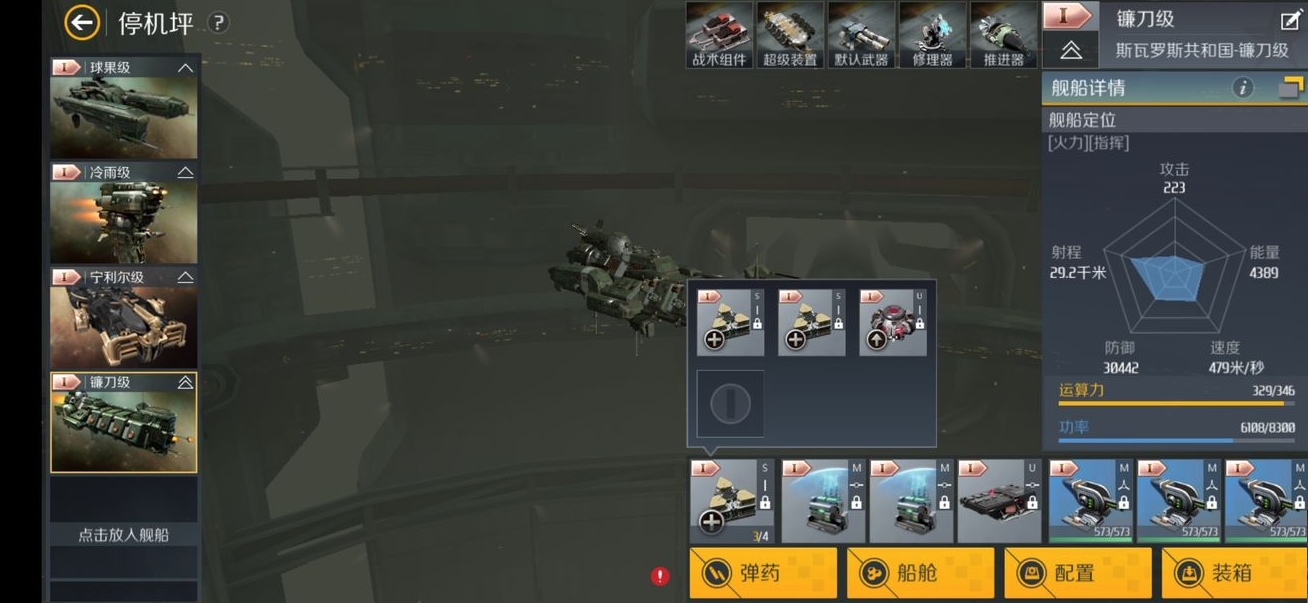
Task: Select the red U-type module in popup
Action: (x=893, y=323)
